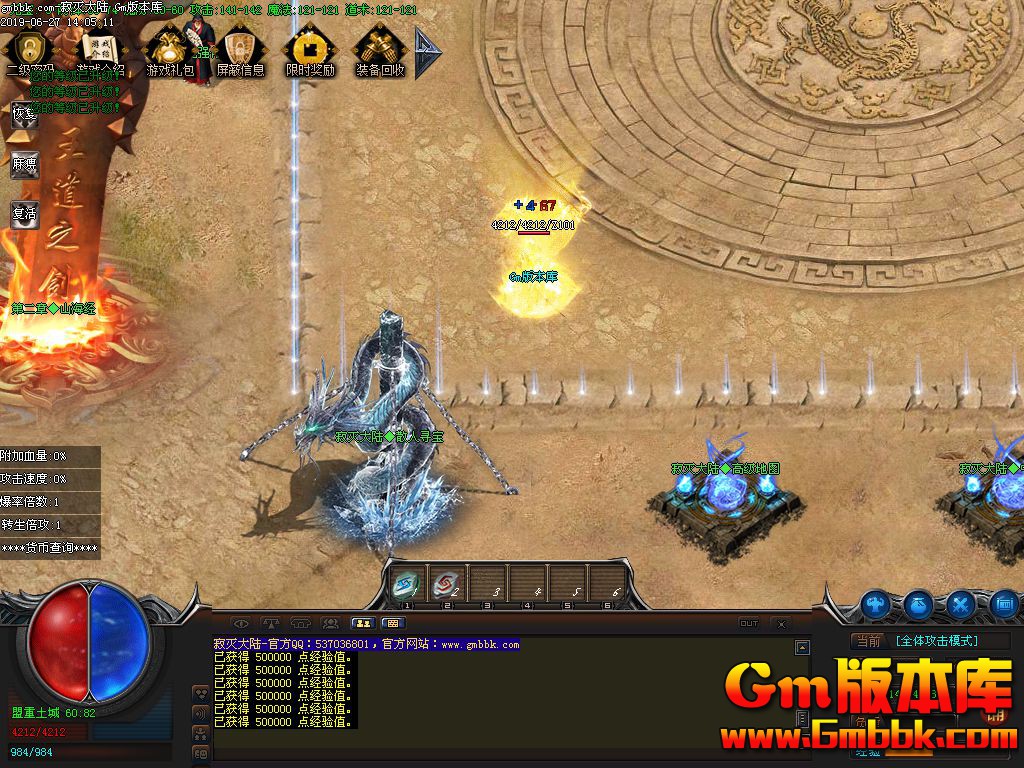
Task: Select the highlighted two-person chat filter icon
Action: click(361, 623)
